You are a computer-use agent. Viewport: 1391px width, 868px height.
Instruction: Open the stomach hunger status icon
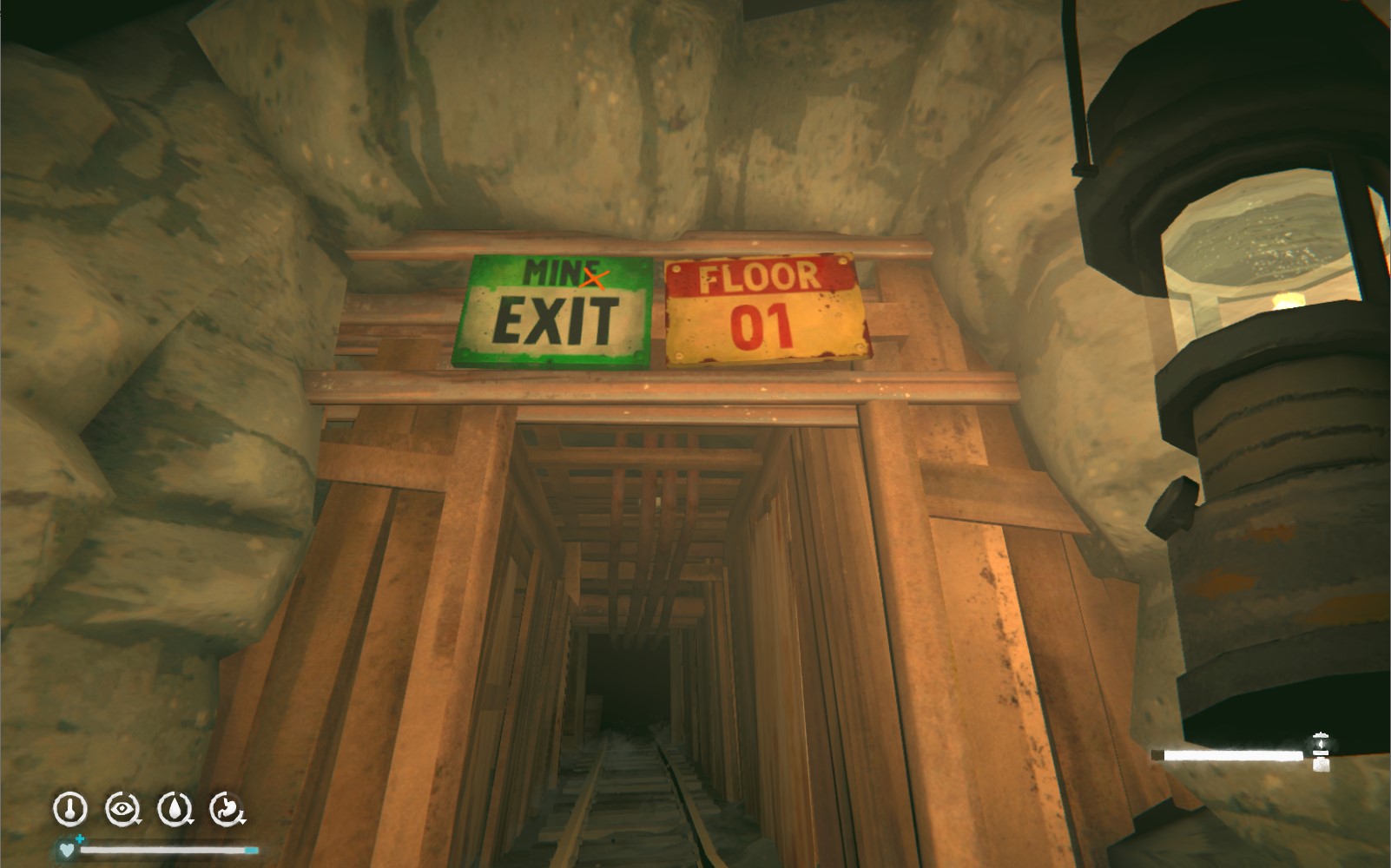(227, 809)
